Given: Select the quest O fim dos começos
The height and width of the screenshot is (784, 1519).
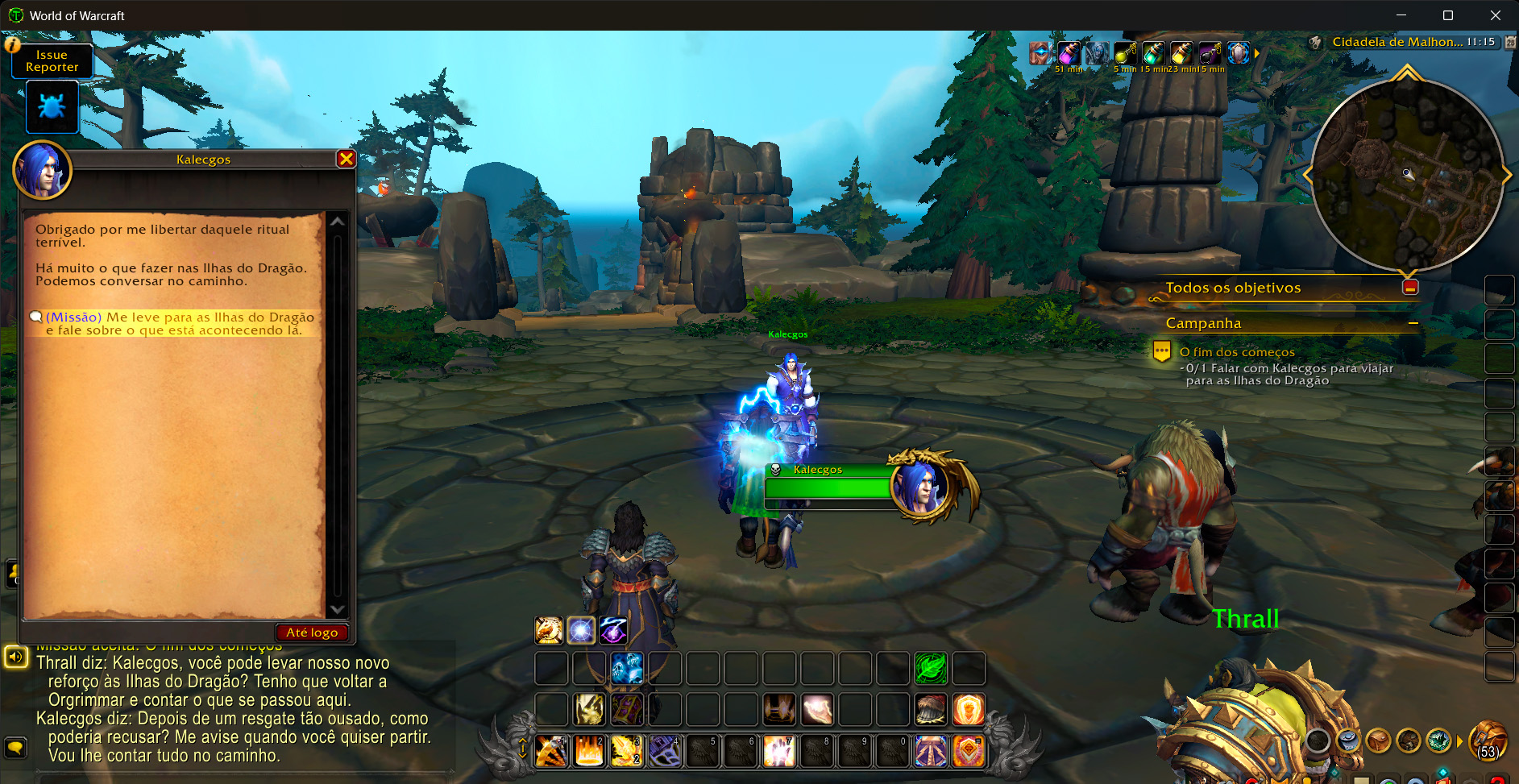Looking at the screenshot, I should [1237, 352].
